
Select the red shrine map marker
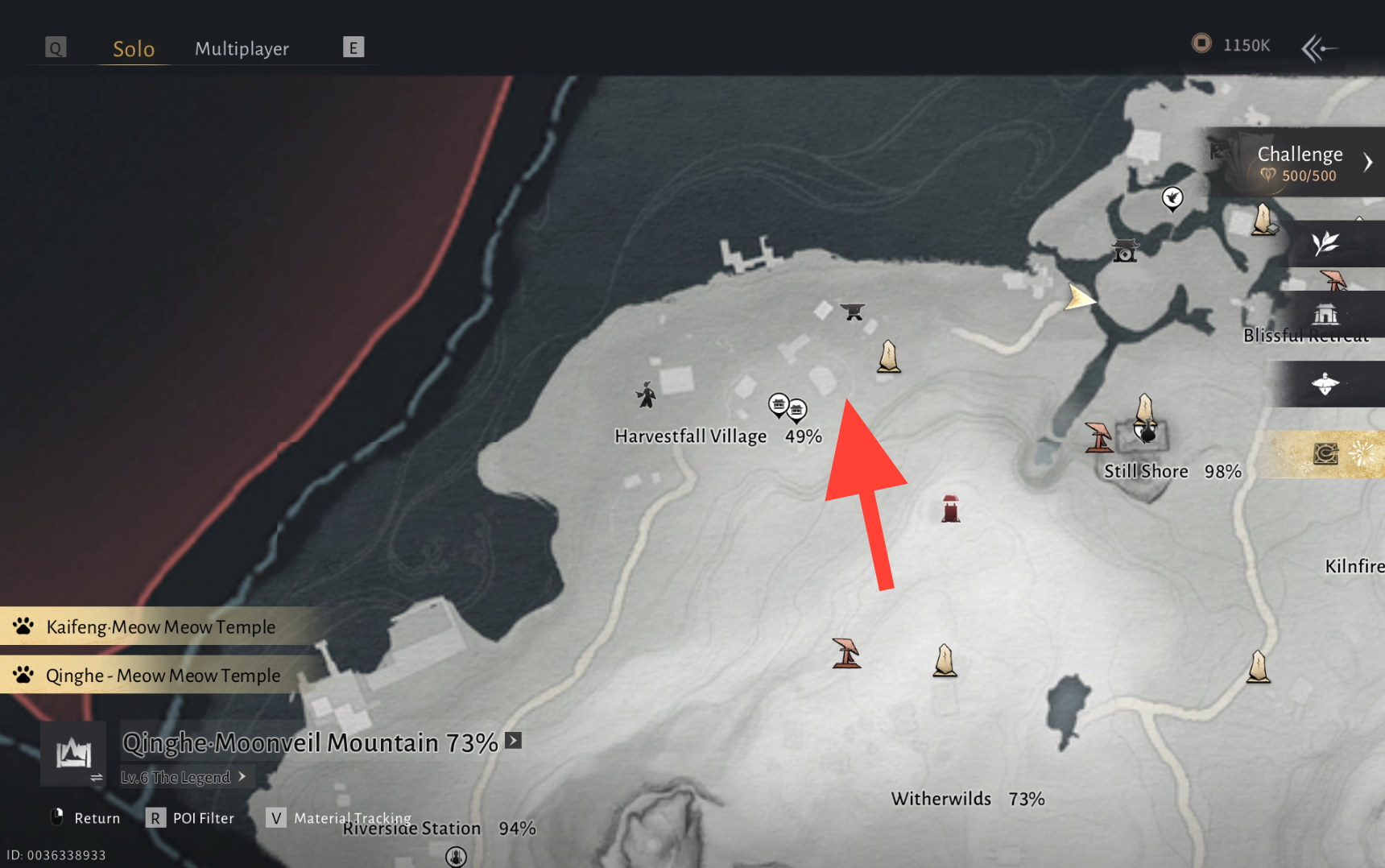coord(950,509)
